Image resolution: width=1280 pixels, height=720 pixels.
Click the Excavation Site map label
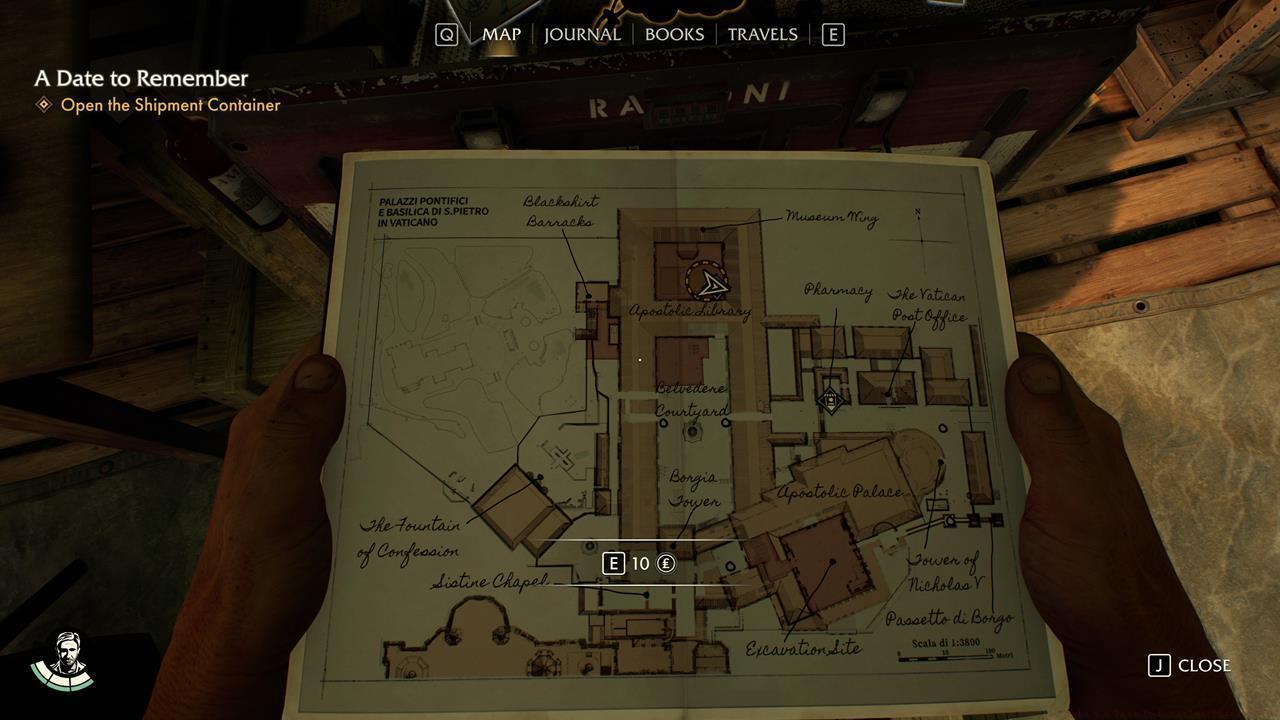tap(802, 647)
